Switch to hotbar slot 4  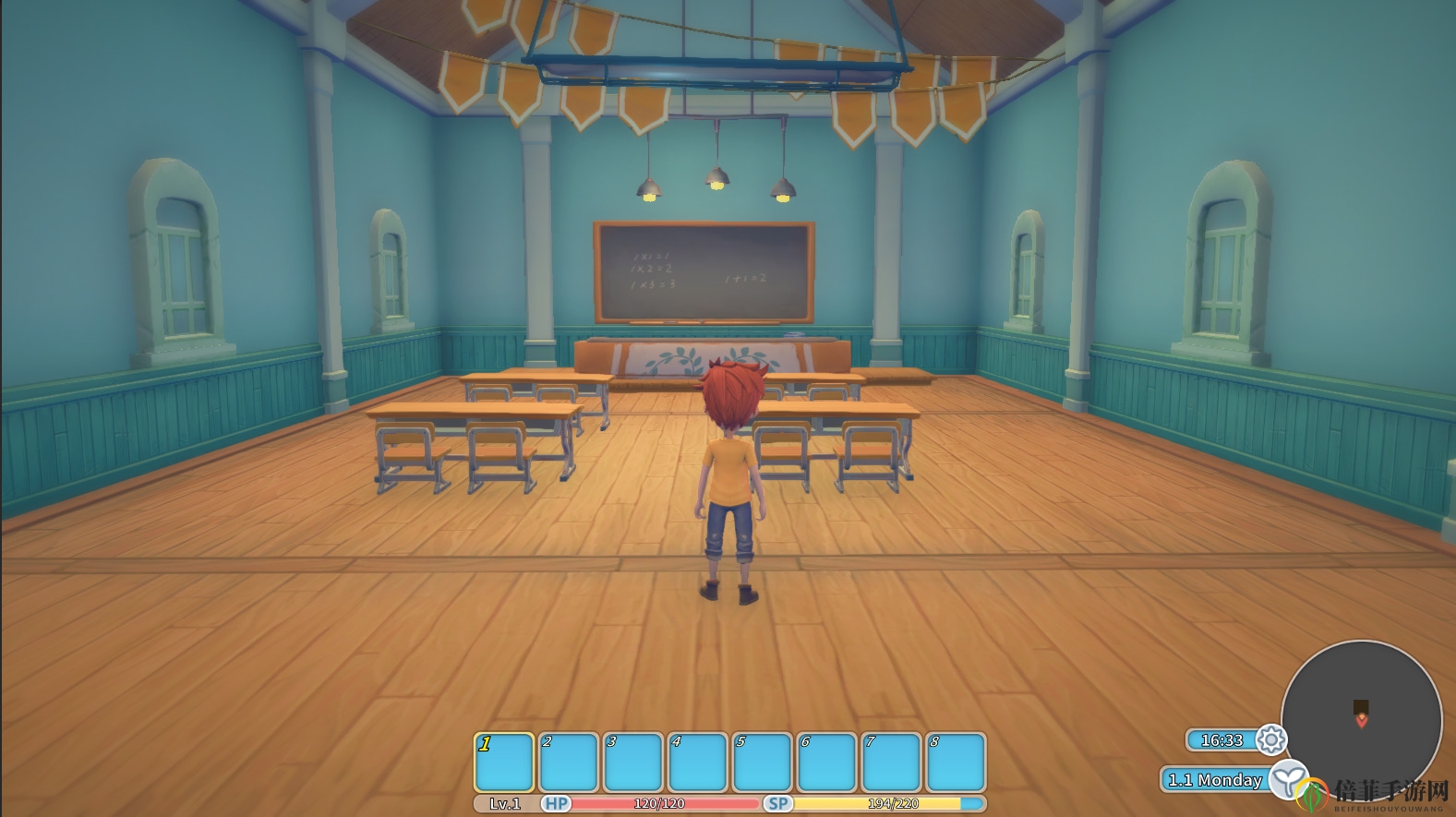(698, 763)
